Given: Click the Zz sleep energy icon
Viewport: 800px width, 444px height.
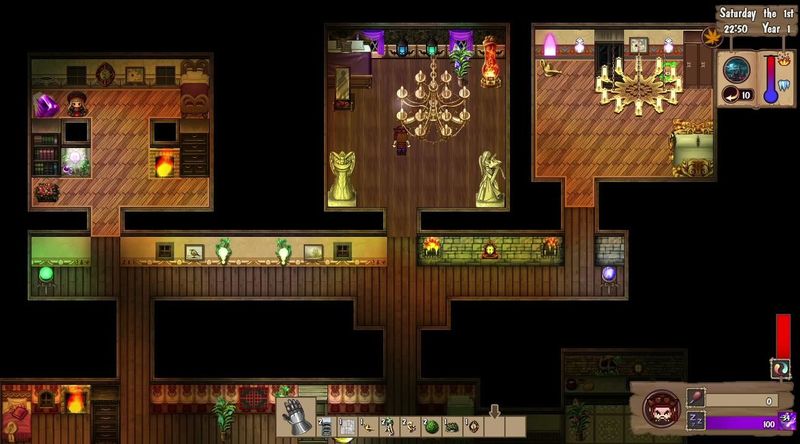Looking at the screenshot, I should (x=695, y=422).
